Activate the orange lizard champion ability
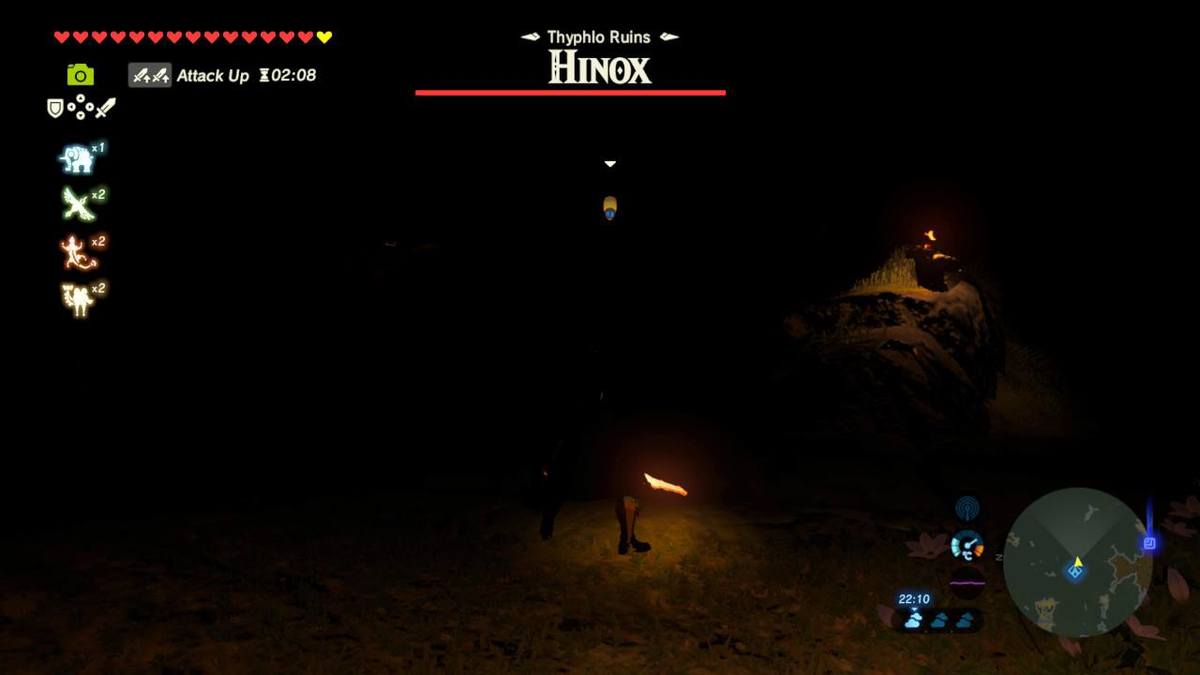 click(x=77, y=251)
